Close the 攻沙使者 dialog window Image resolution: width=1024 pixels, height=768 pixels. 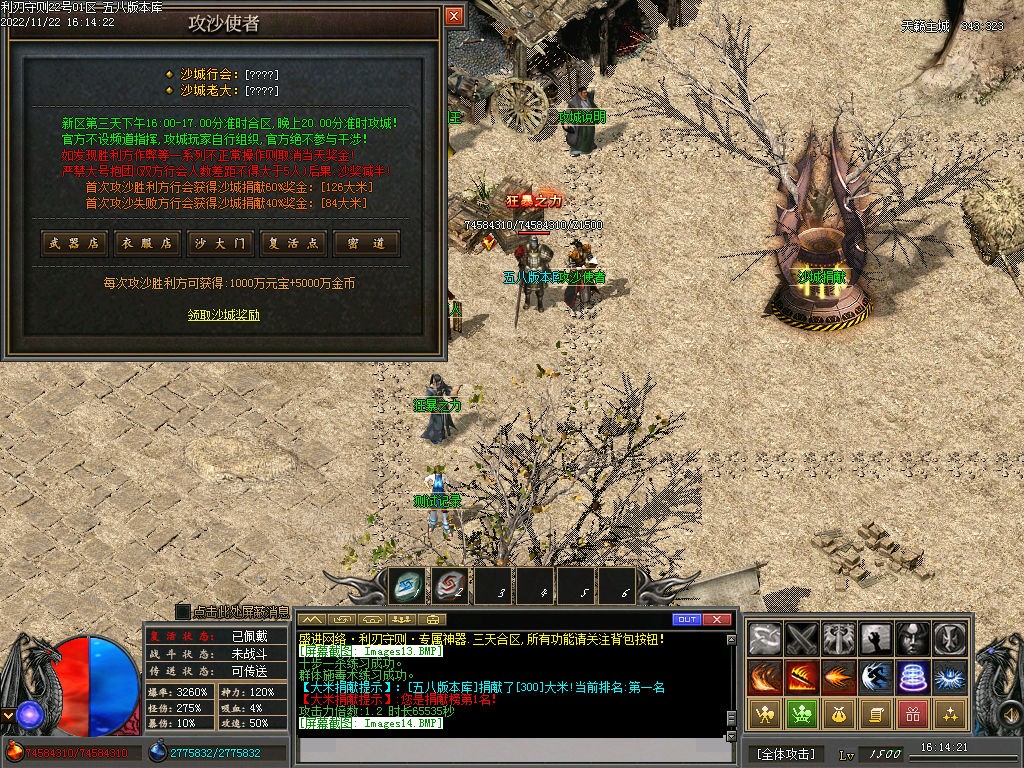pyautogui.click(x=454, y=17)
